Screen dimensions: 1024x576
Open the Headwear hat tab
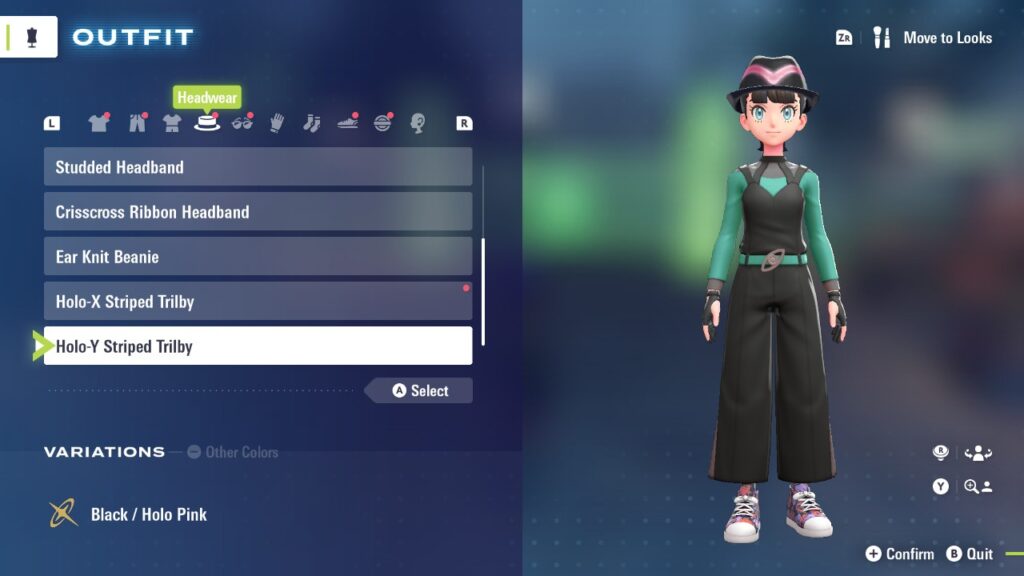(207, 123)
